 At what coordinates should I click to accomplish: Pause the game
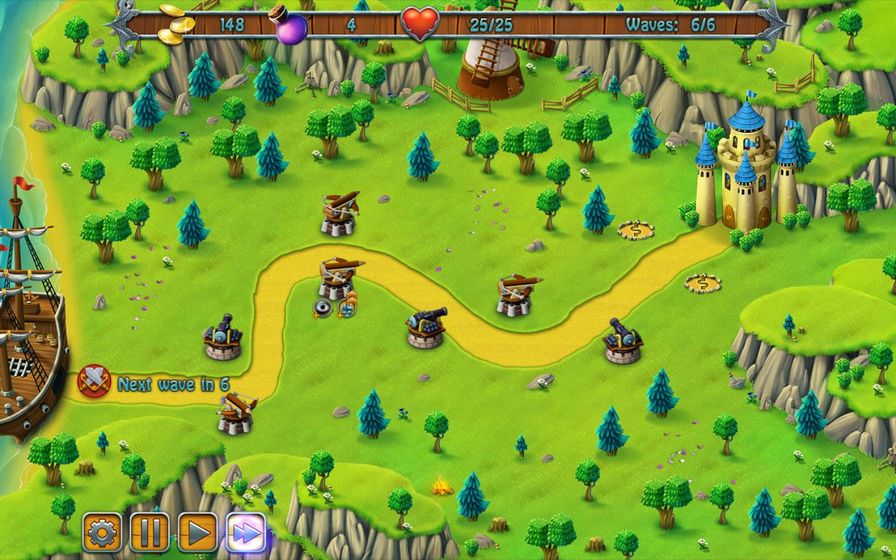click(148, 530)
